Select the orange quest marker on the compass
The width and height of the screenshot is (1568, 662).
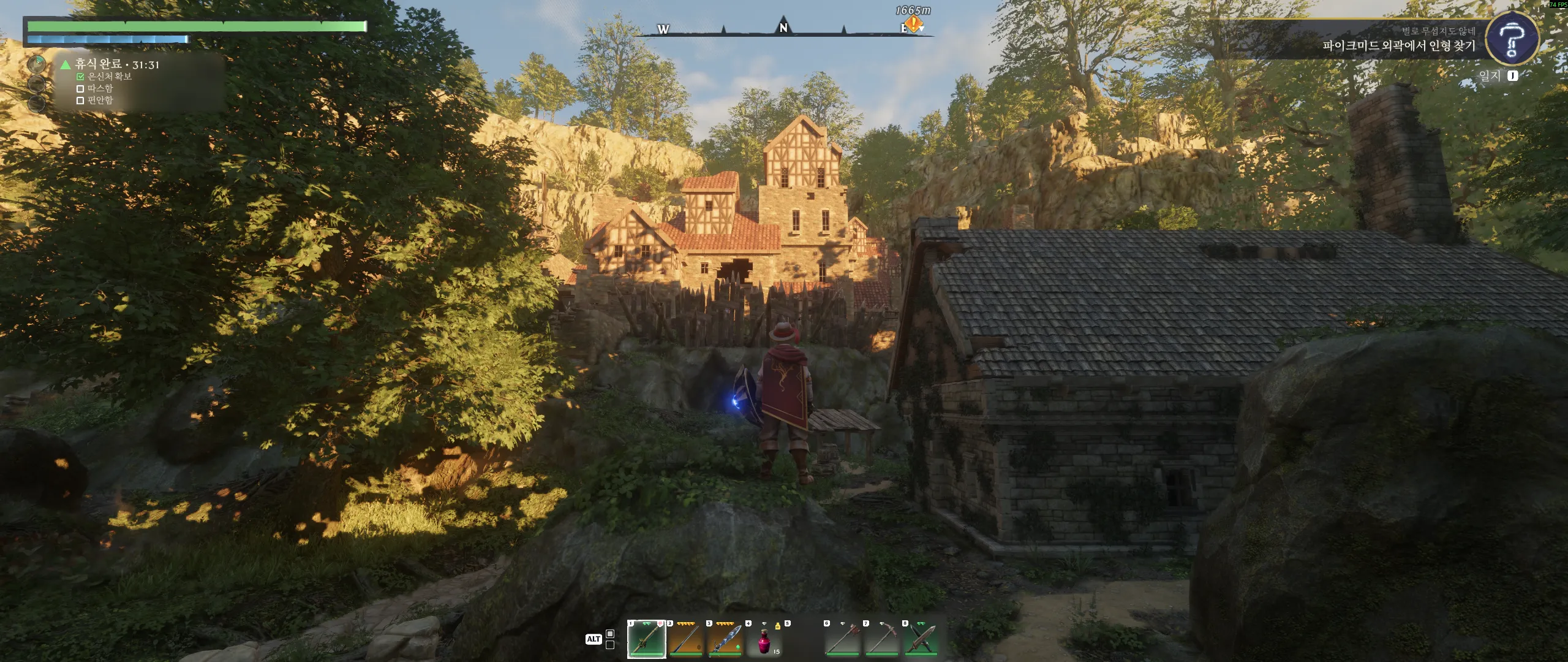click(x=913, y=25)
